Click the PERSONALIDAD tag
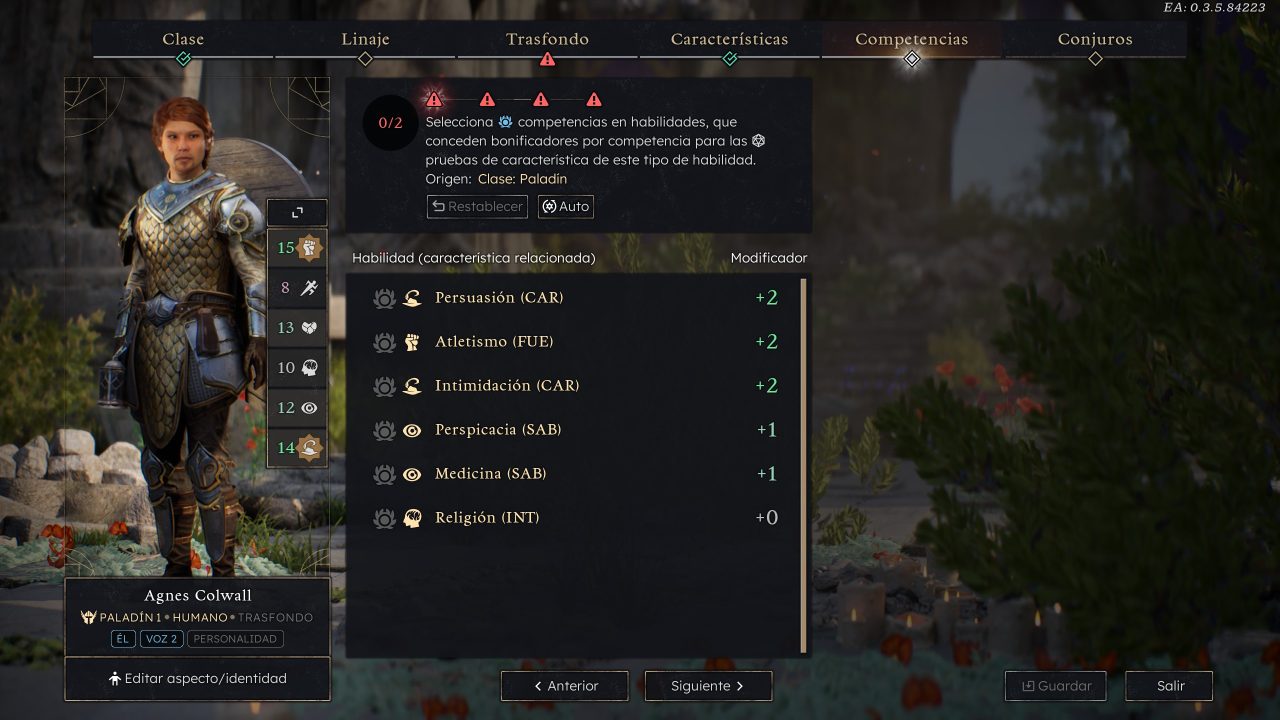The image size is (1280, 720). pos(236,639)
